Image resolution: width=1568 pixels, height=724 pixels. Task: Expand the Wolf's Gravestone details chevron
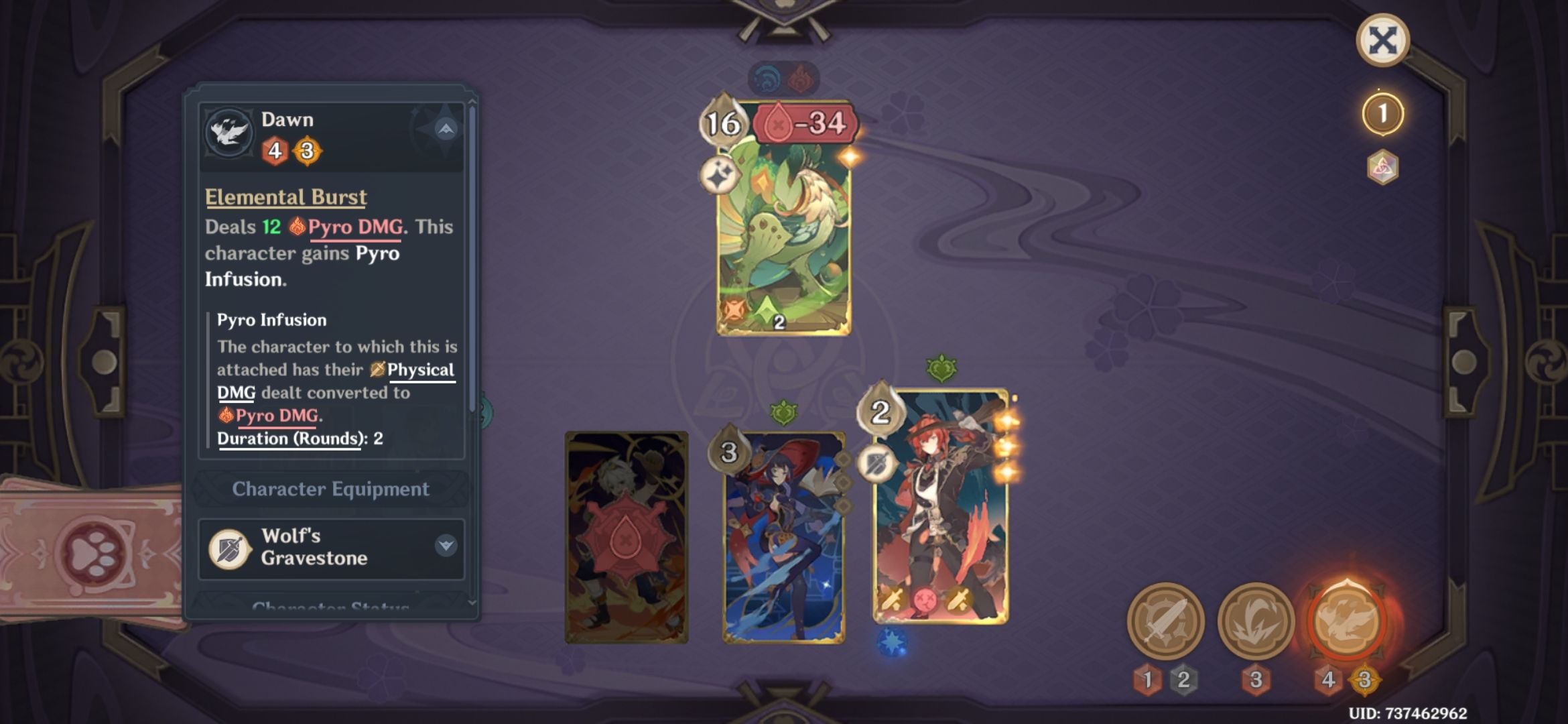click(446, 545)
